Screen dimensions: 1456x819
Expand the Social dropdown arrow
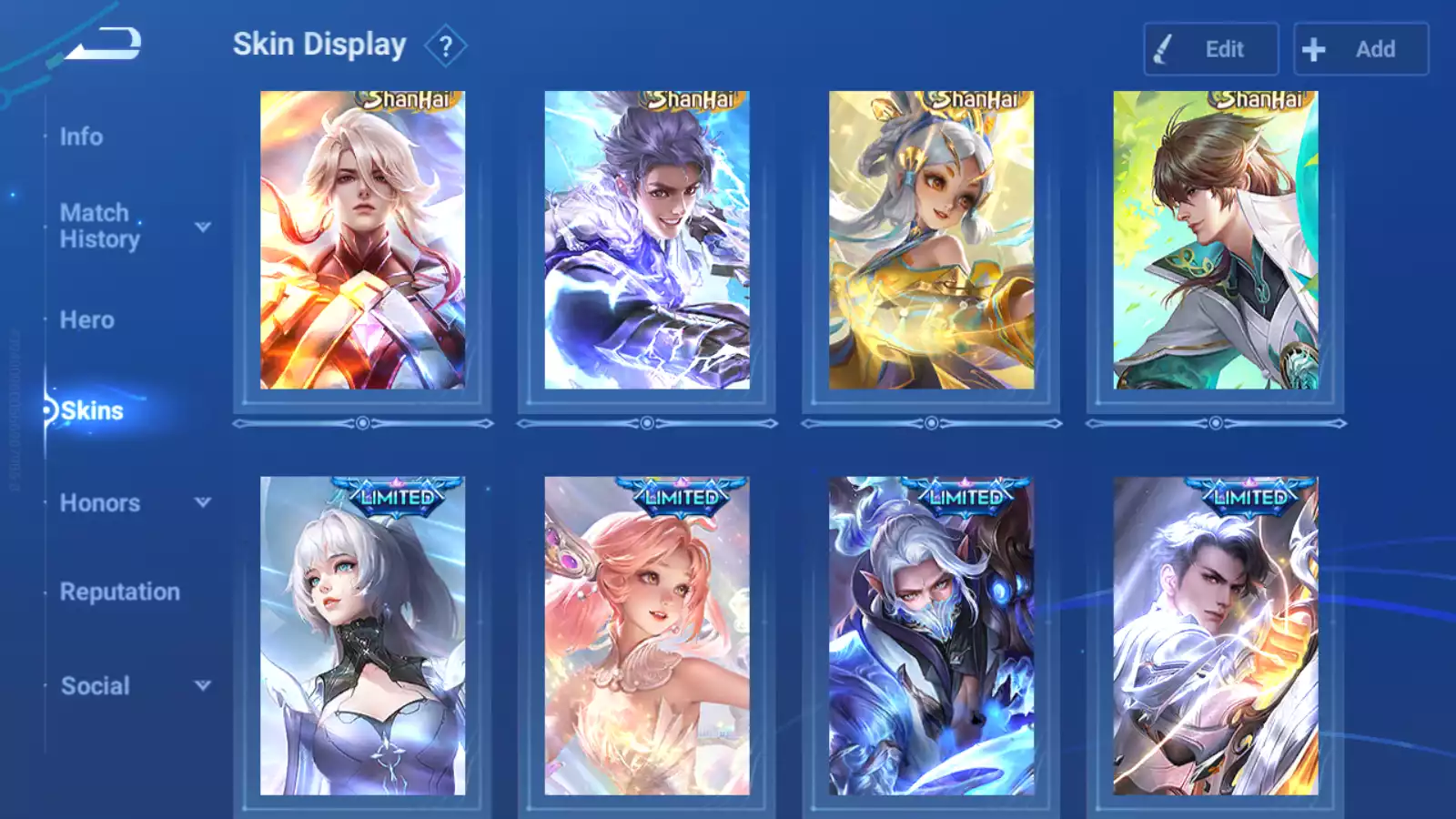(203, 685)
